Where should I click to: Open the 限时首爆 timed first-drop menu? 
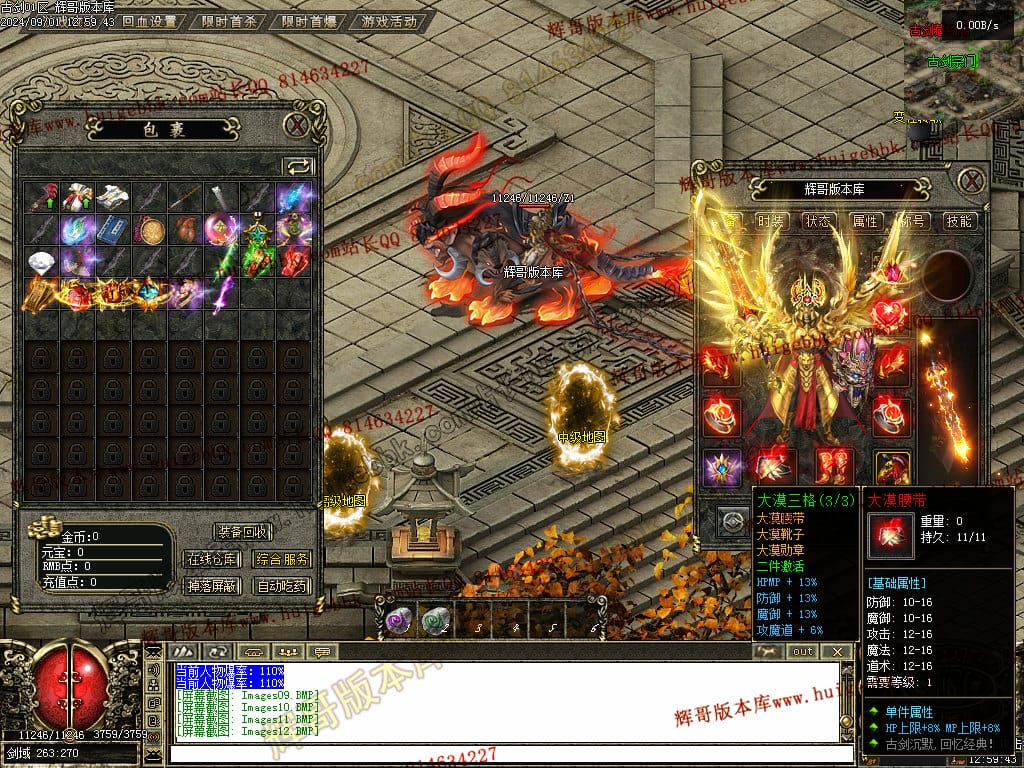click(308, 21)
